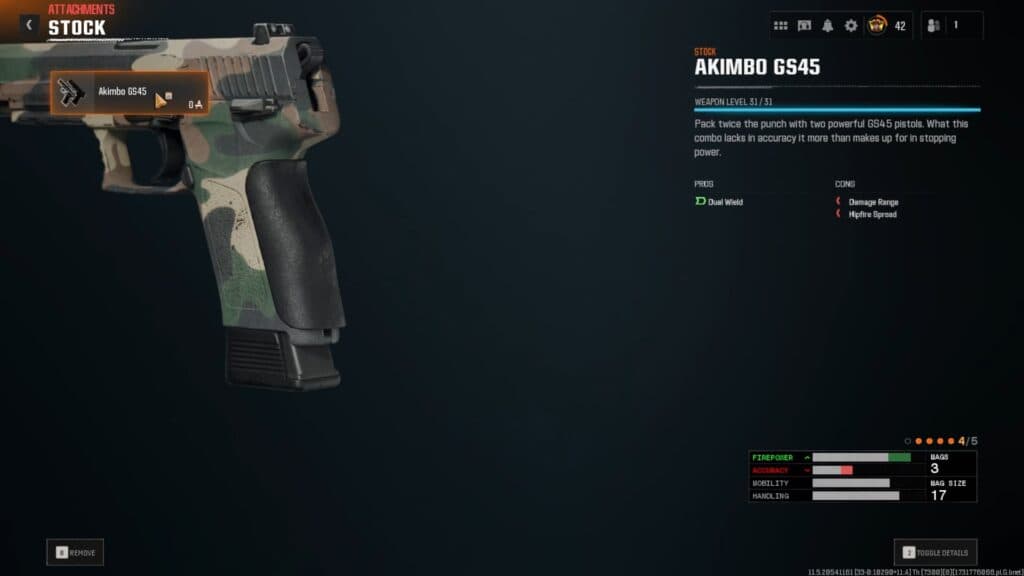
Task: Go back using the arrow beside Stock
Action: (x=29, y=25)
